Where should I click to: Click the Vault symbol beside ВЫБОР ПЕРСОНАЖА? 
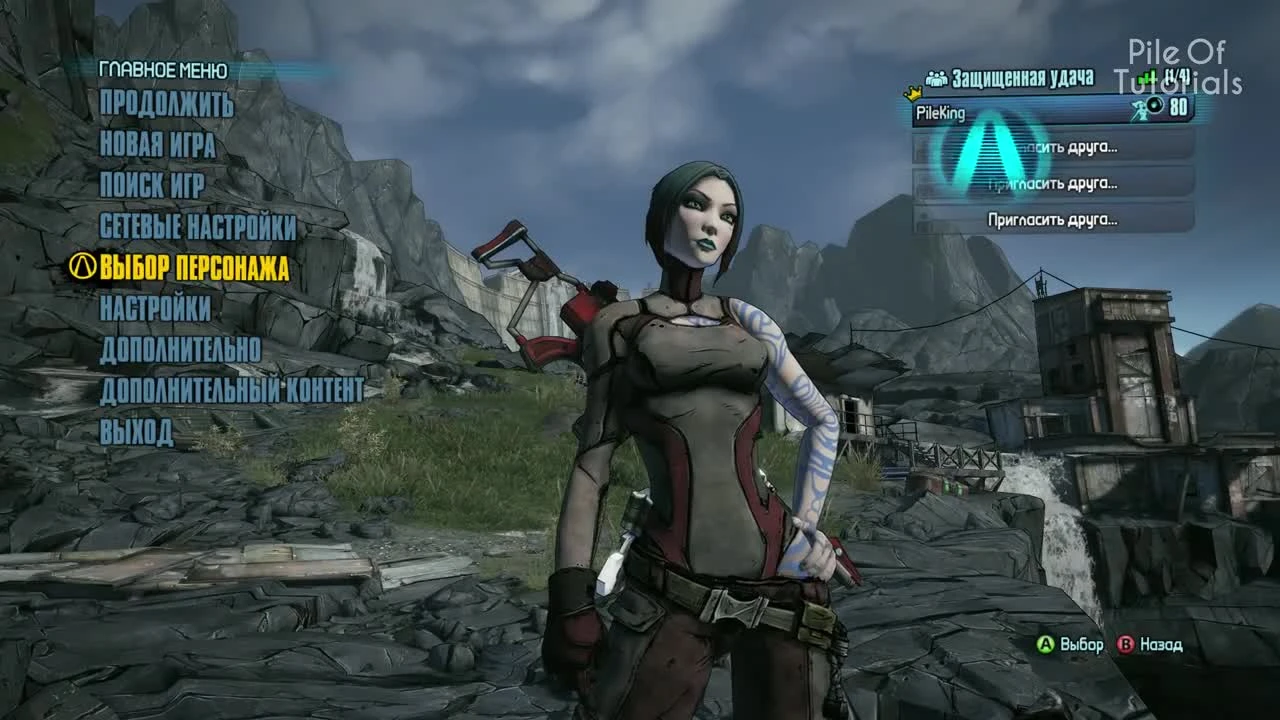tap(86, 266)
